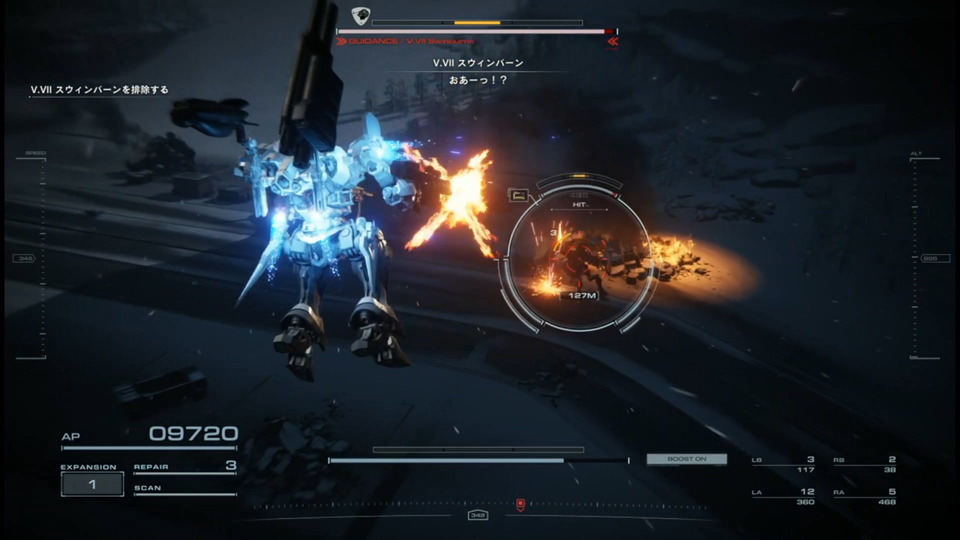
Task: Click the mission objective tracker text
Action: coord(99,90)
